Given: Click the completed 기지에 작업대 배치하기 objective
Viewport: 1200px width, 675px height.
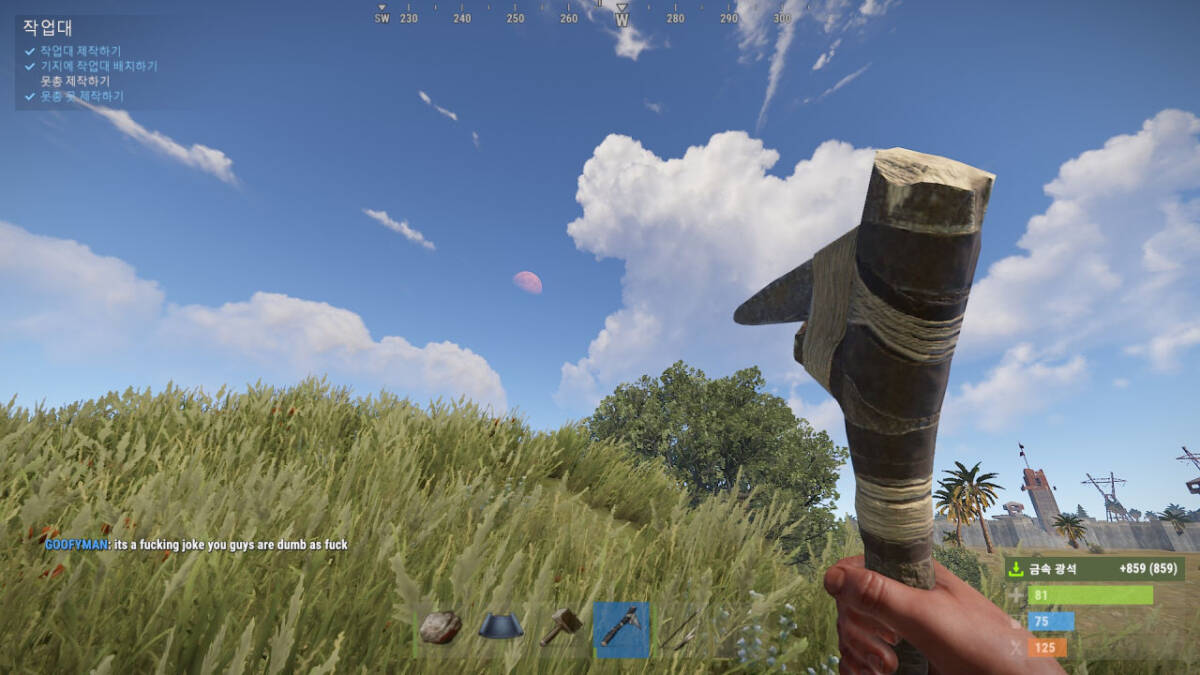Looking at the screenshot, I should (98, 66).
